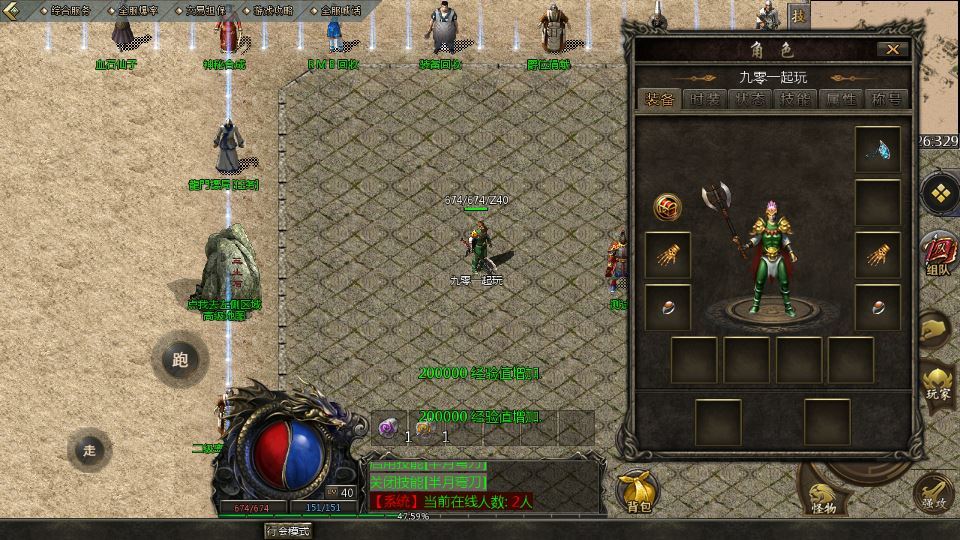Viewport: 960px width, 540px height.
Task: Activate the 强攻 attack button
Action: [x=935, y=492]
